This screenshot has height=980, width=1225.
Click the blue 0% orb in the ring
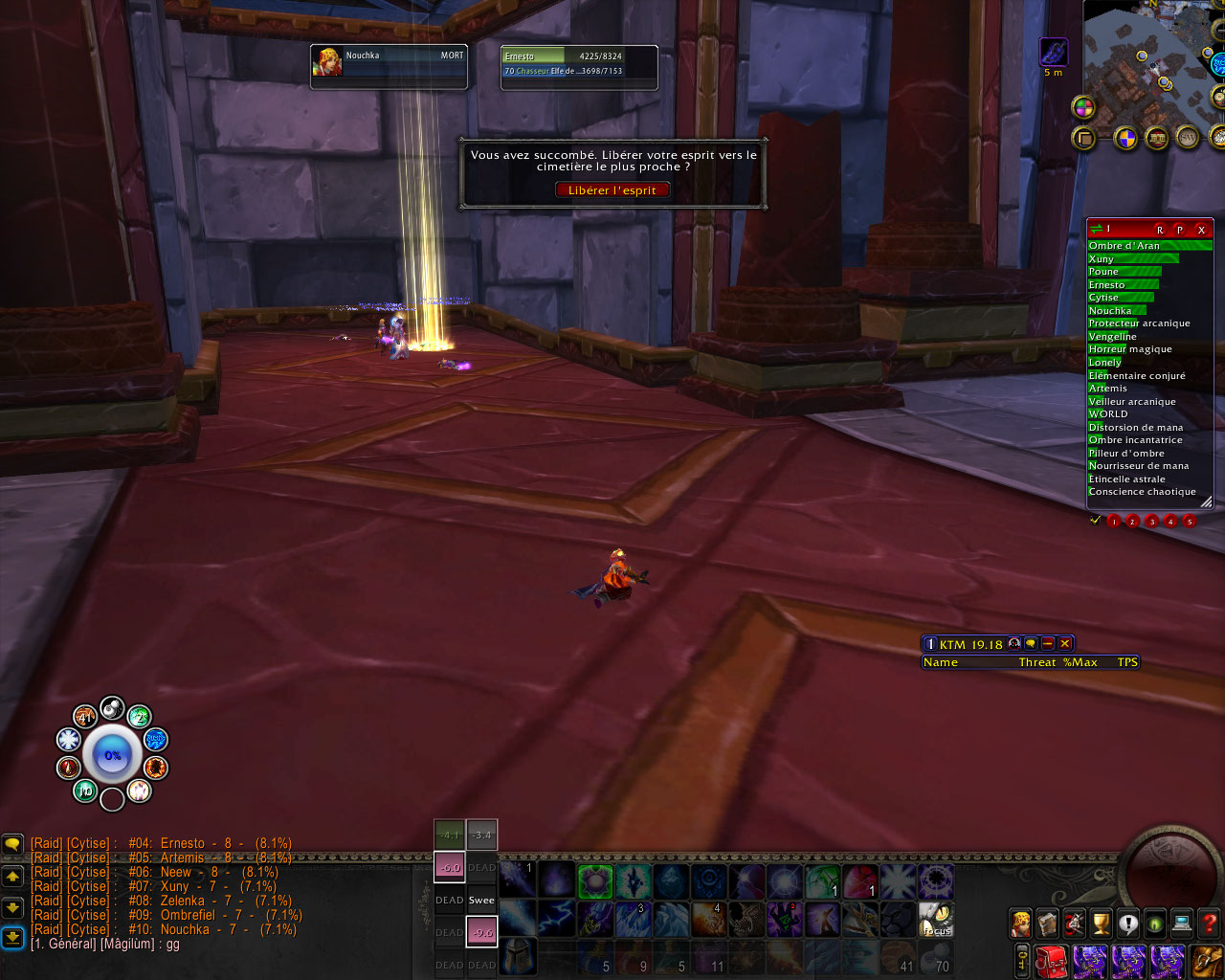click(x=113, y=756)
